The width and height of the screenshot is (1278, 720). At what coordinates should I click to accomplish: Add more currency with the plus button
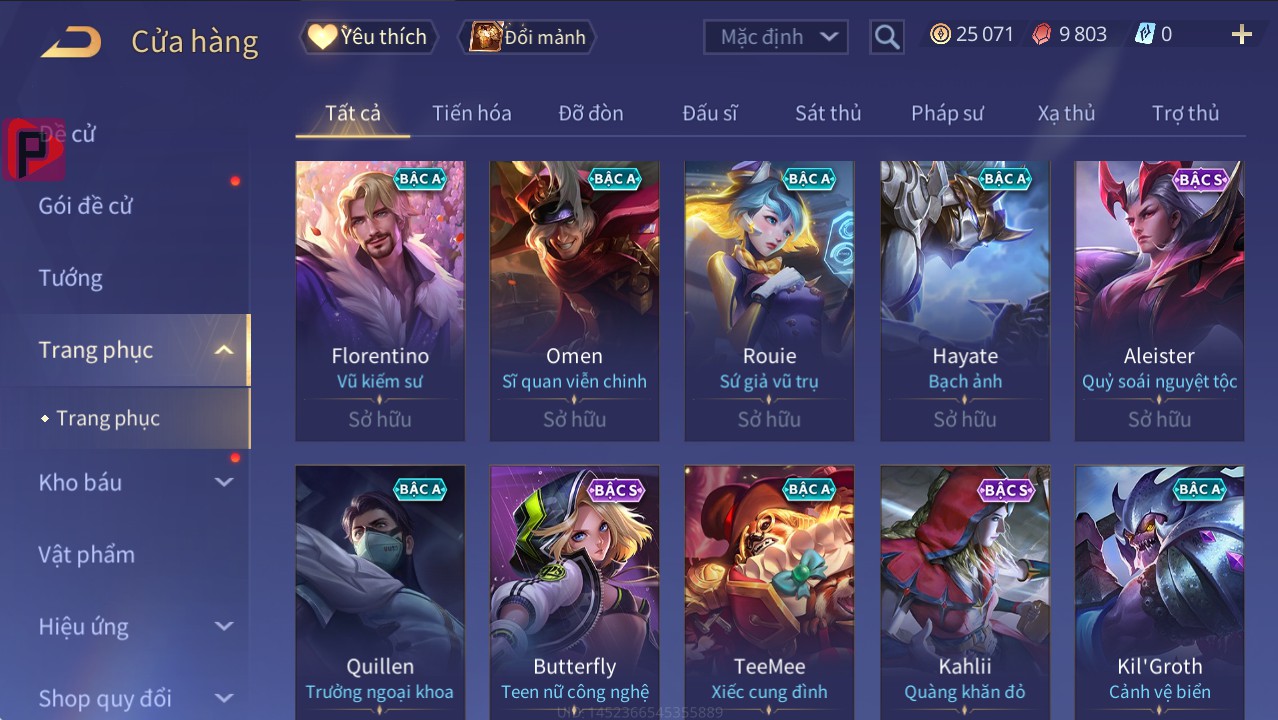(1241, 35)
